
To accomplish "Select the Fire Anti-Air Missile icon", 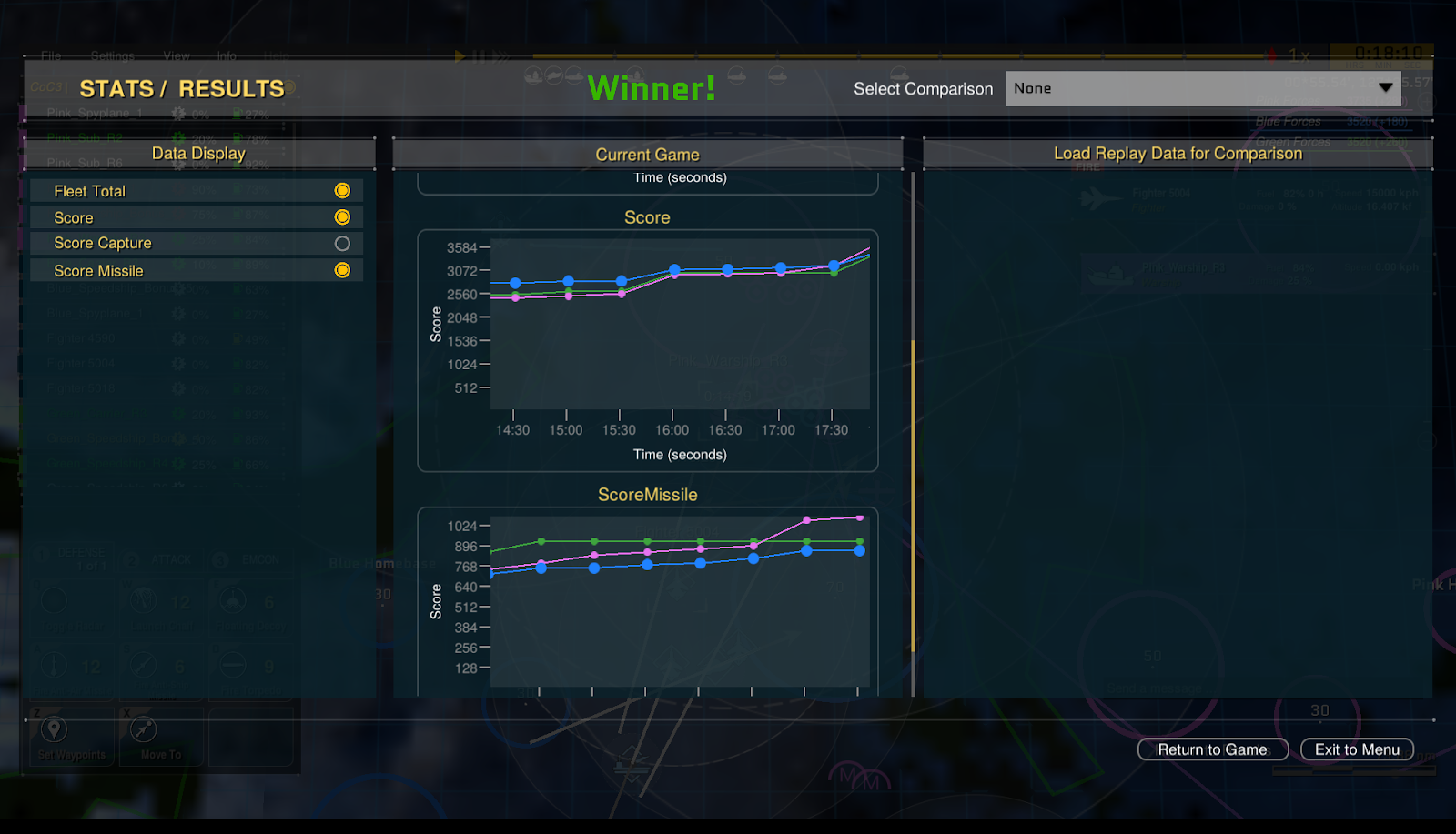I will tap(54, 665).
